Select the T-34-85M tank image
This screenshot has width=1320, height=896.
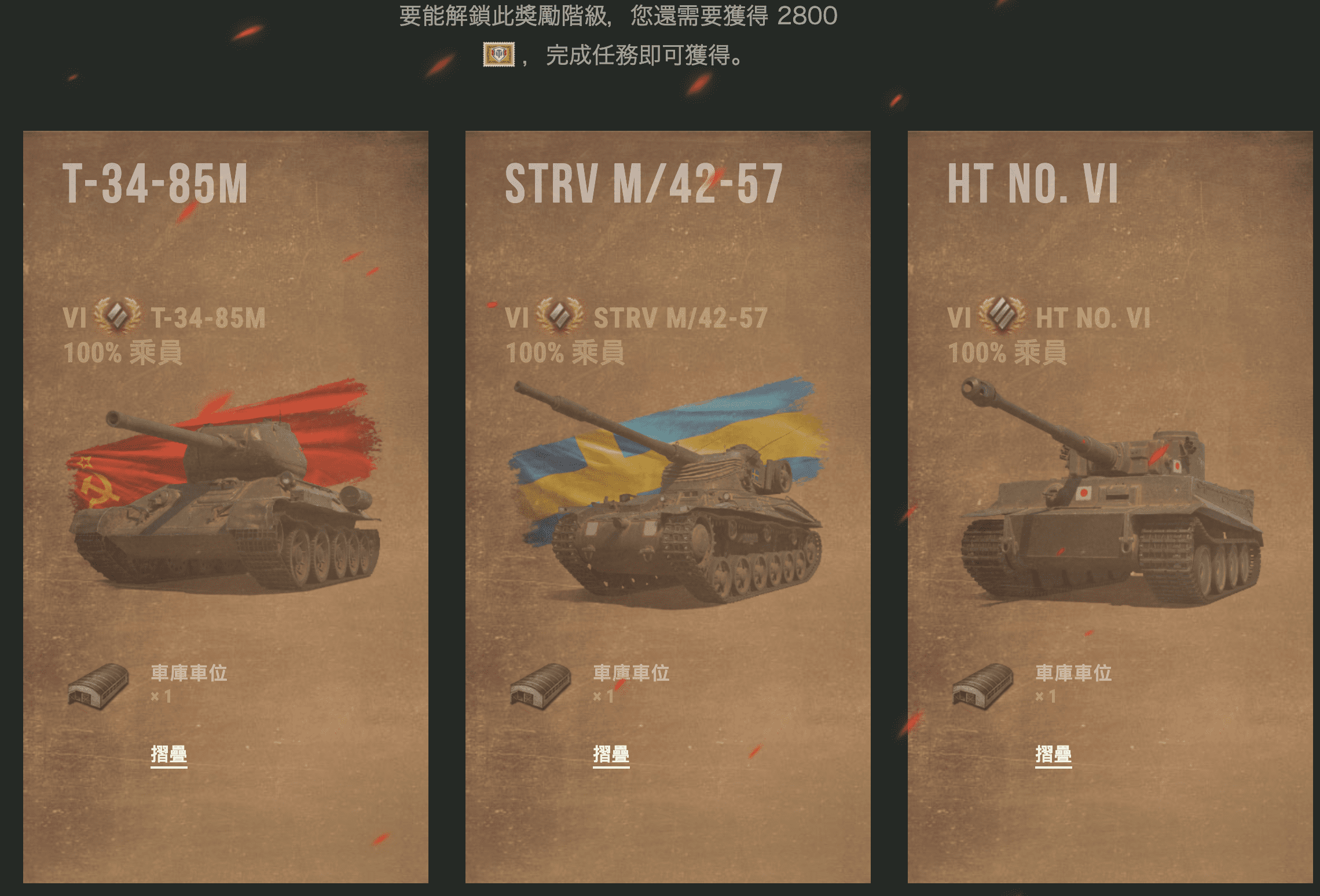tap(226, 498)
